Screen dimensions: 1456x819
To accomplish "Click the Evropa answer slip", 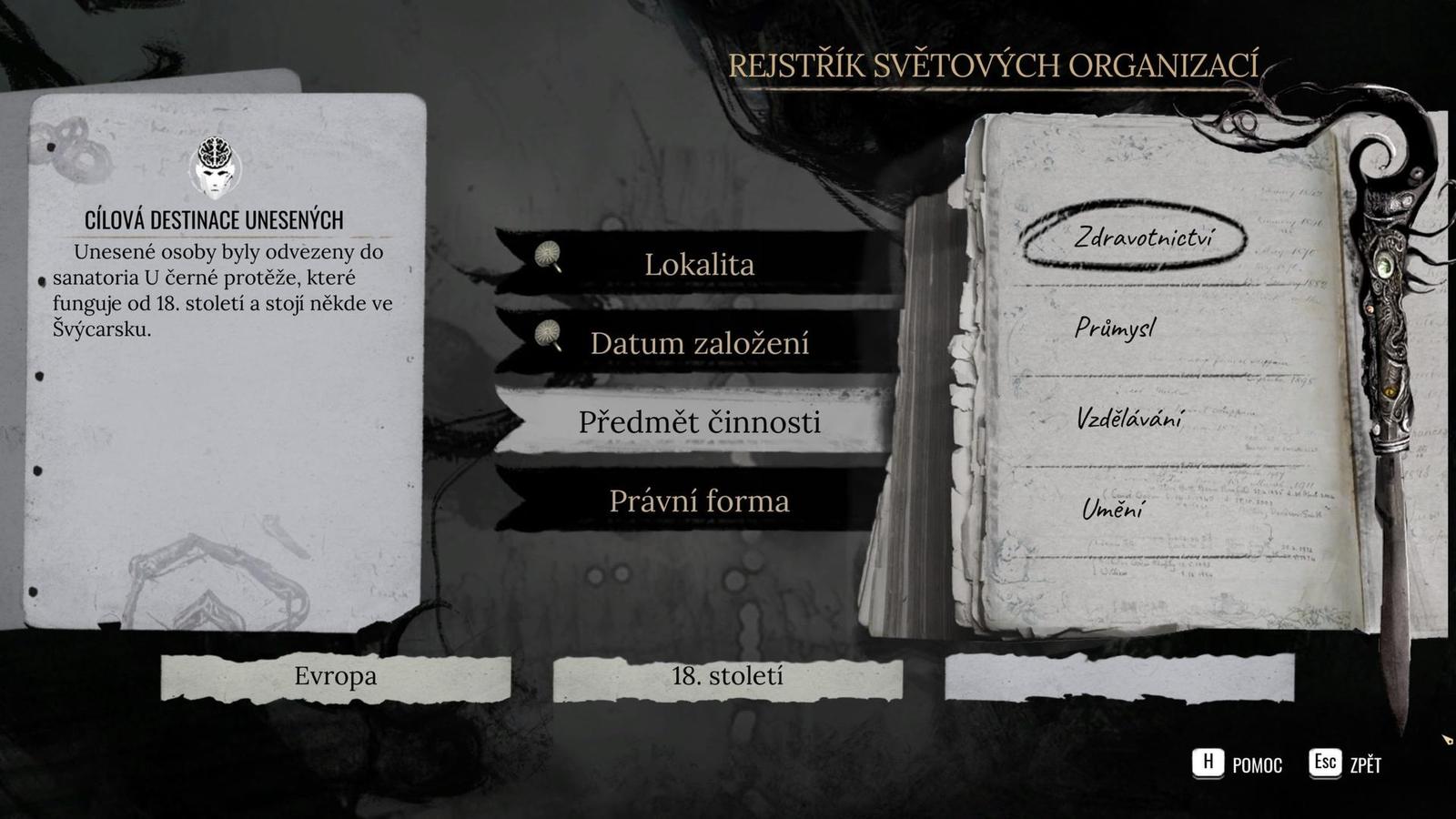I will point(336,675).
